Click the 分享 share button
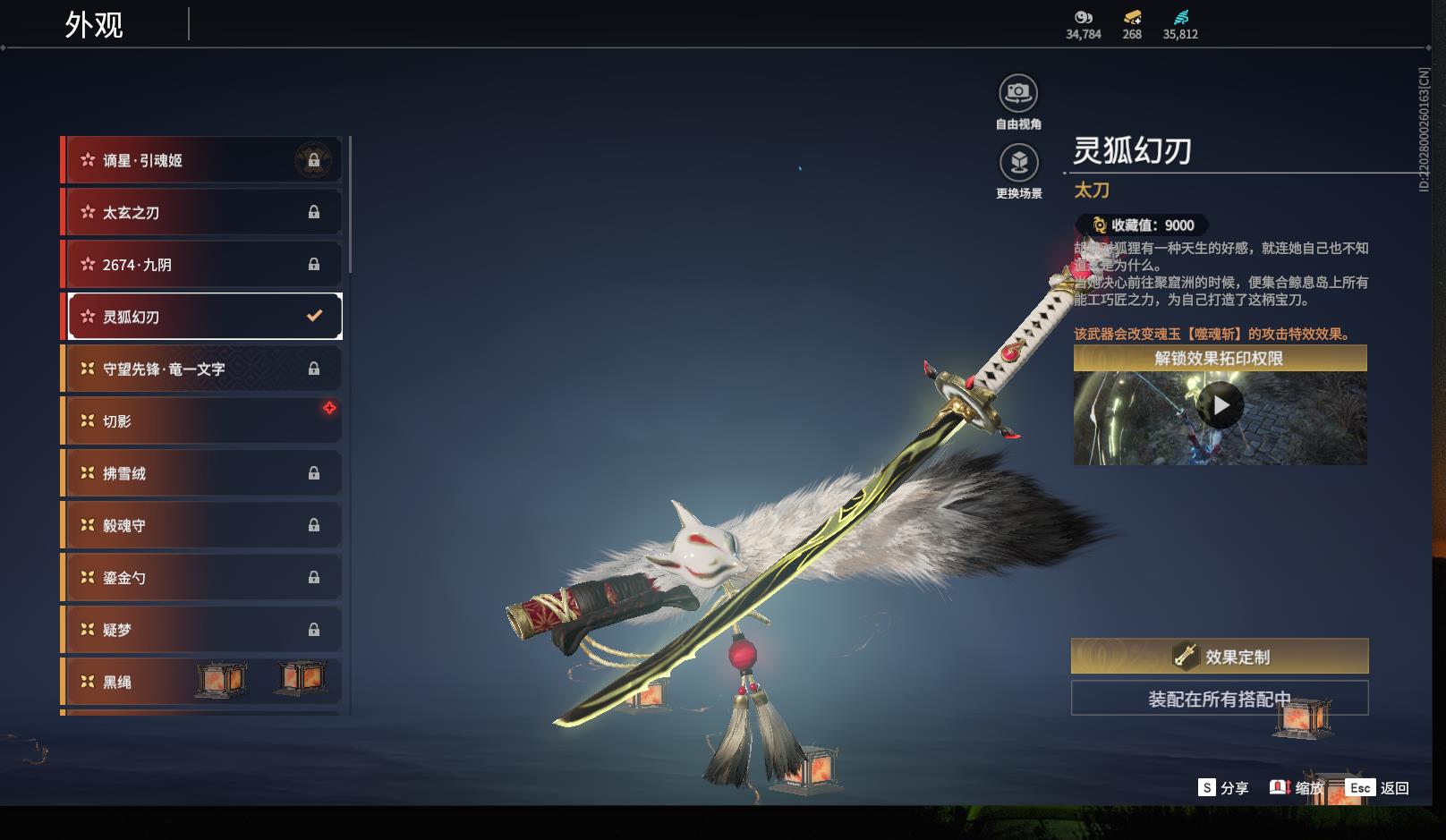 click(x=1223, y=787)
